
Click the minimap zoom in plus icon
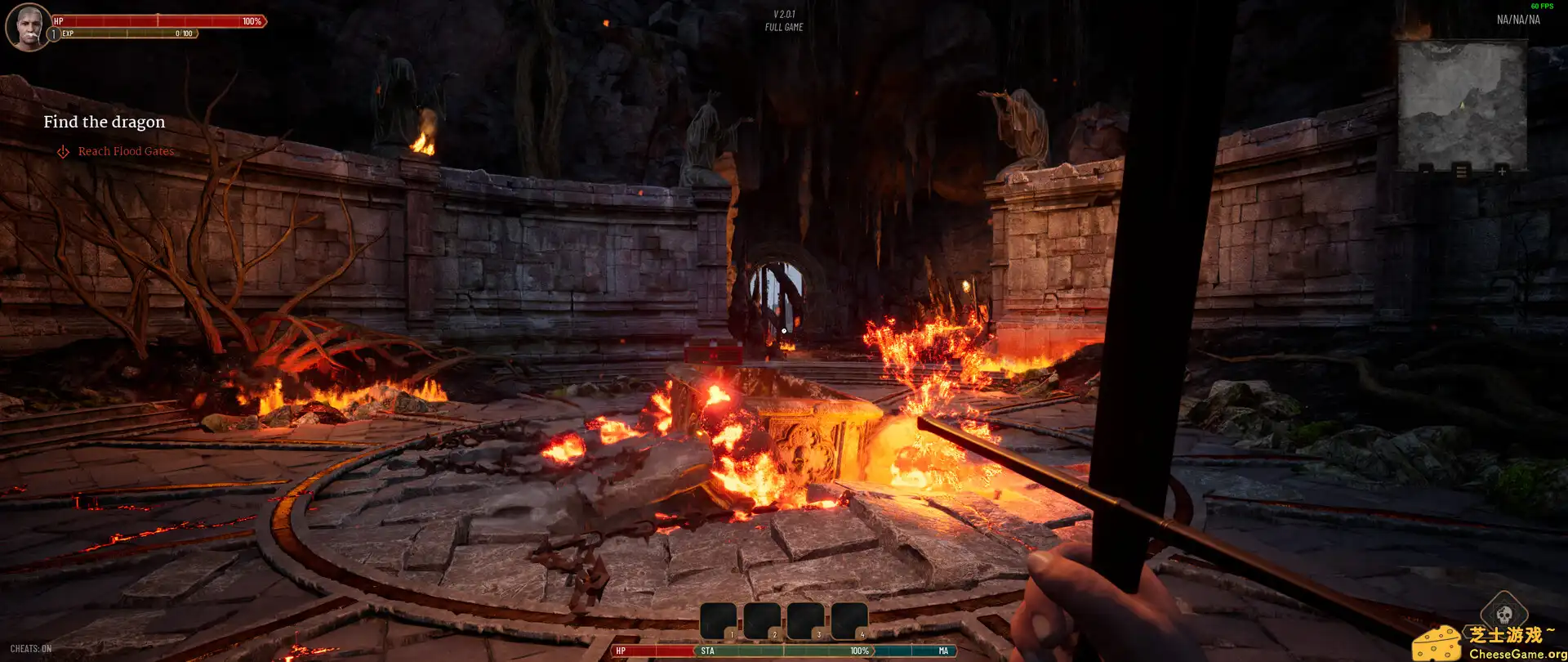[x=1503, y=171]
